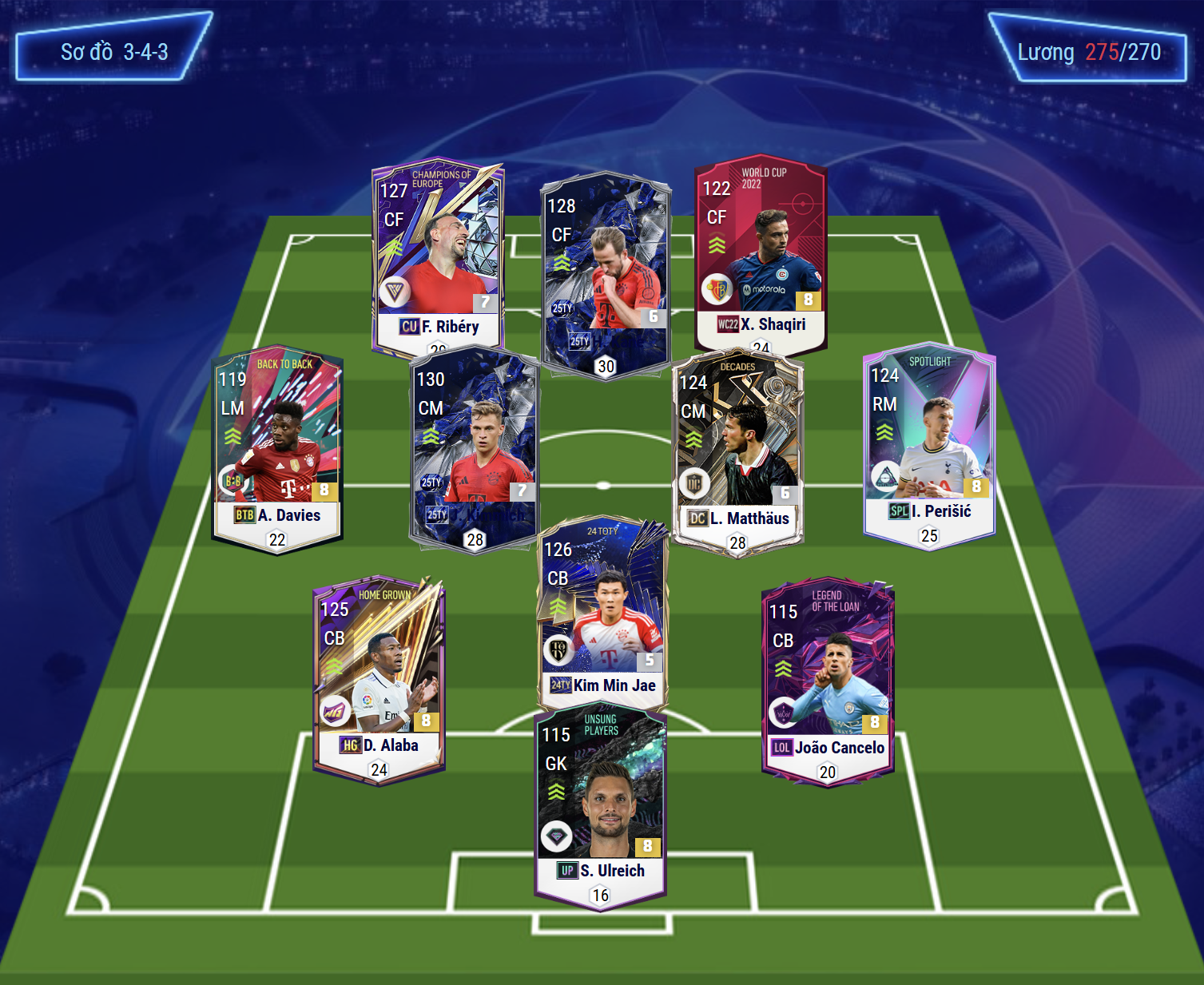Click the Lương 275/270 salary panel
1204x985 pixels.
[x=1088, y=52]
